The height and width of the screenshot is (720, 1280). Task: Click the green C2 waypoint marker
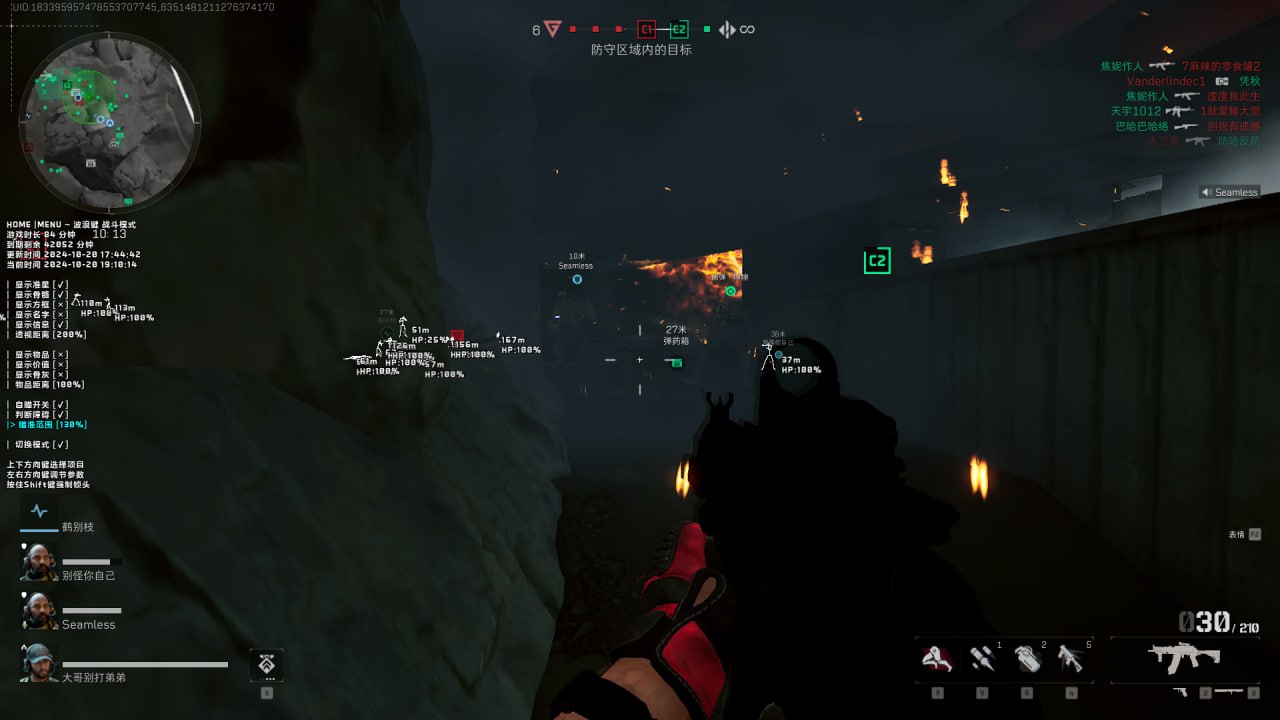point(877,261)
